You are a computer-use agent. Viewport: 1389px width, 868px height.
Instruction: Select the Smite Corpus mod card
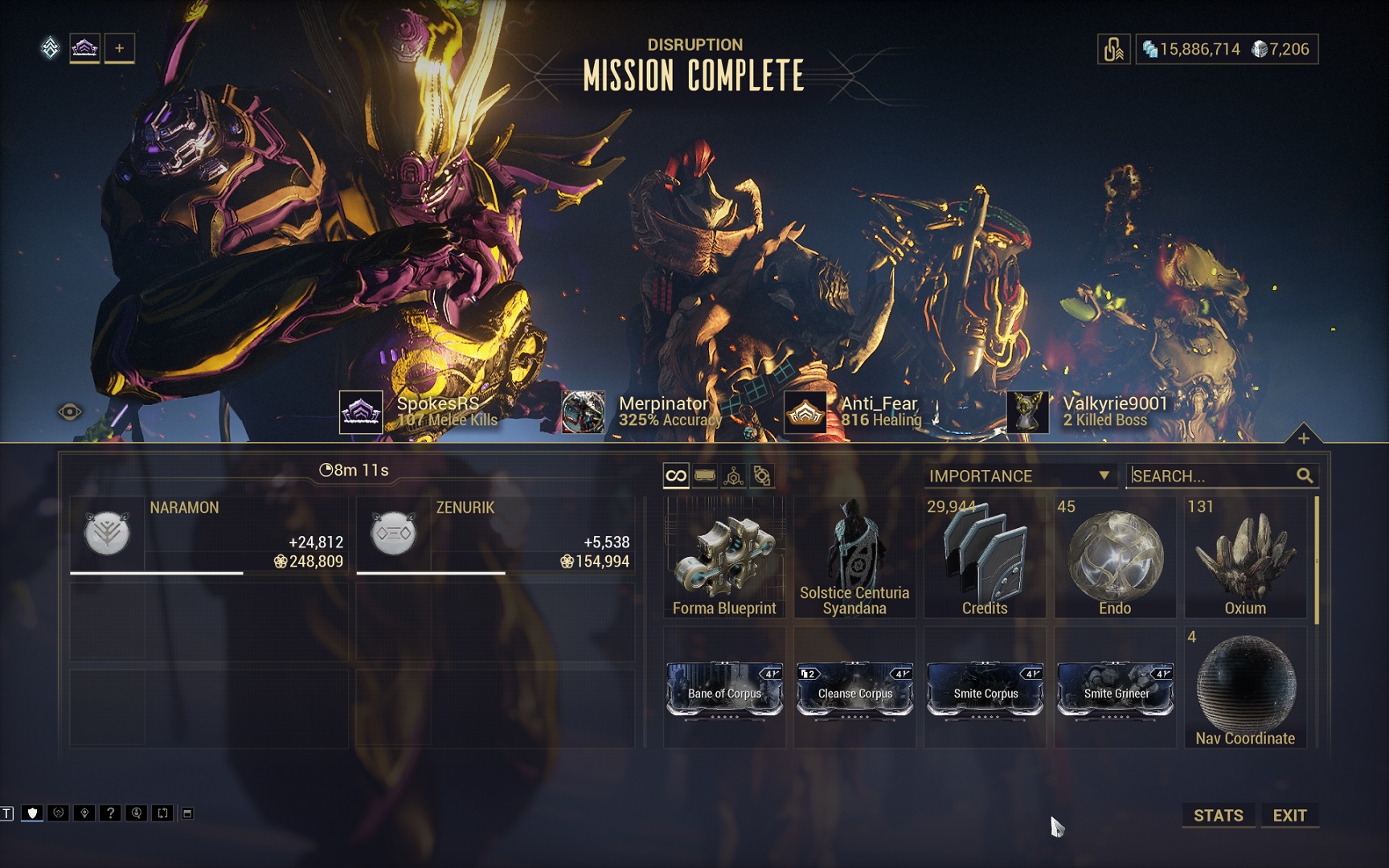[x=985, y=690]
